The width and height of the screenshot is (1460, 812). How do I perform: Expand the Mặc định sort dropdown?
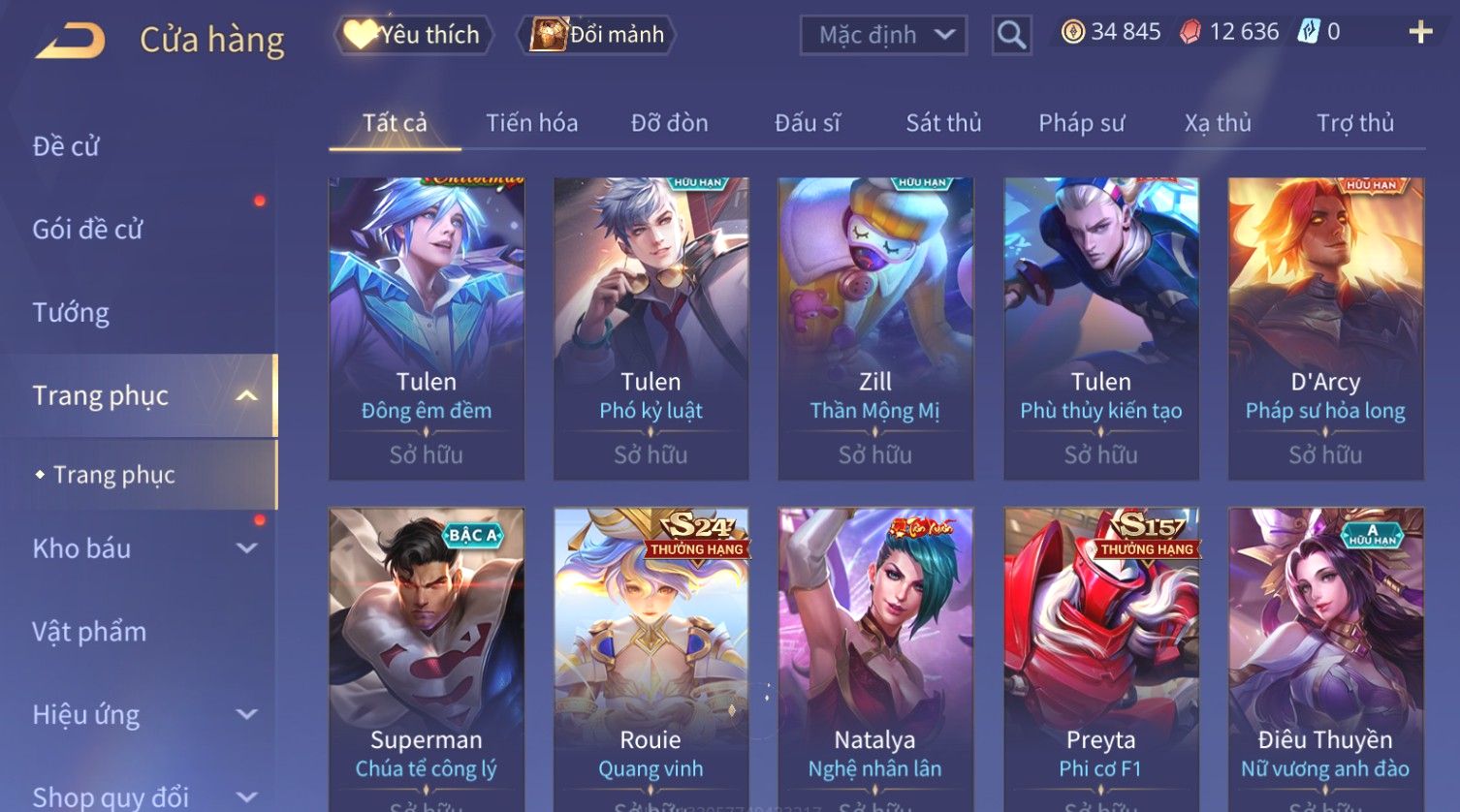click(x=883, y=35)
